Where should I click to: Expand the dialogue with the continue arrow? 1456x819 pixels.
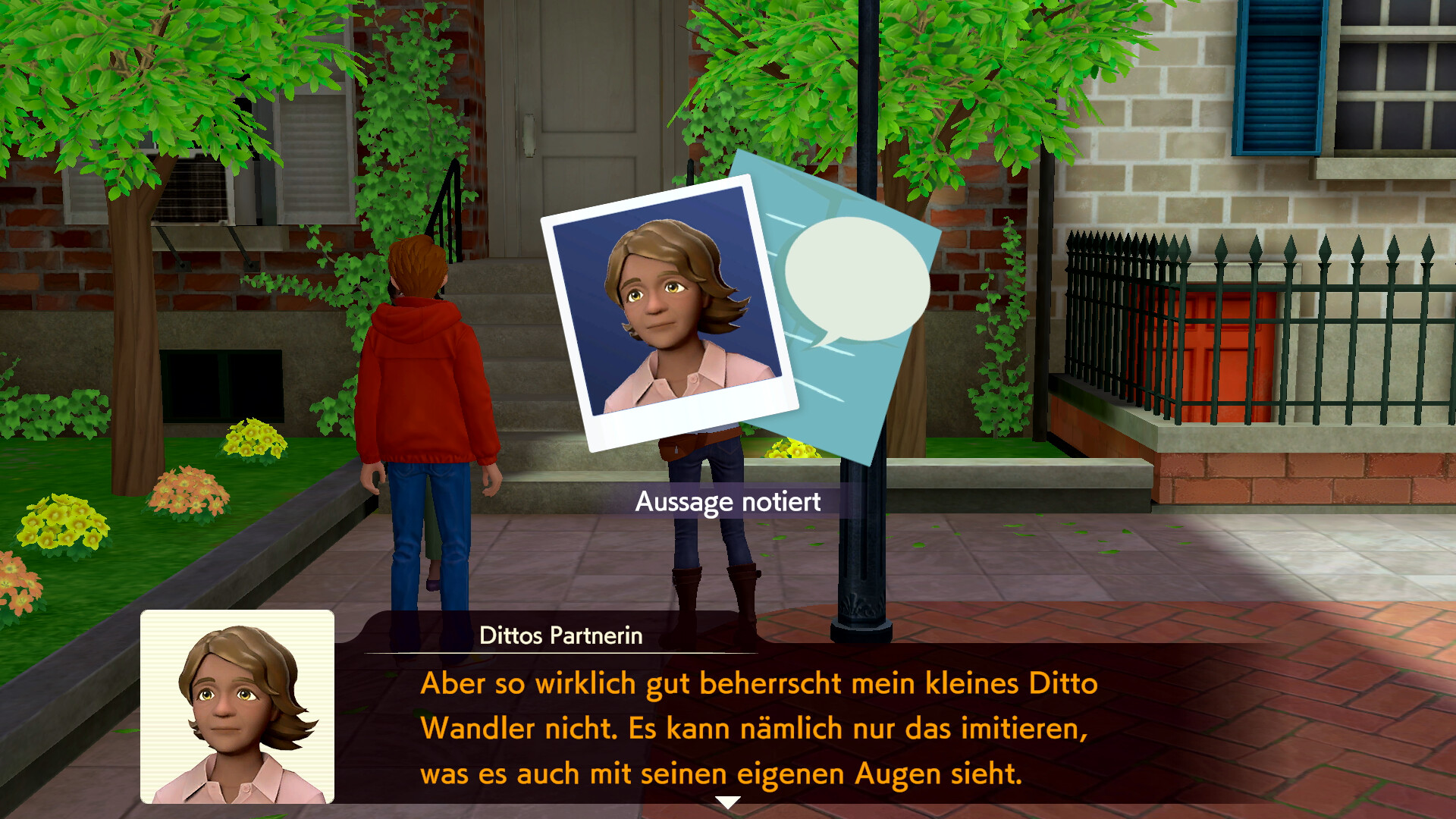728,800
